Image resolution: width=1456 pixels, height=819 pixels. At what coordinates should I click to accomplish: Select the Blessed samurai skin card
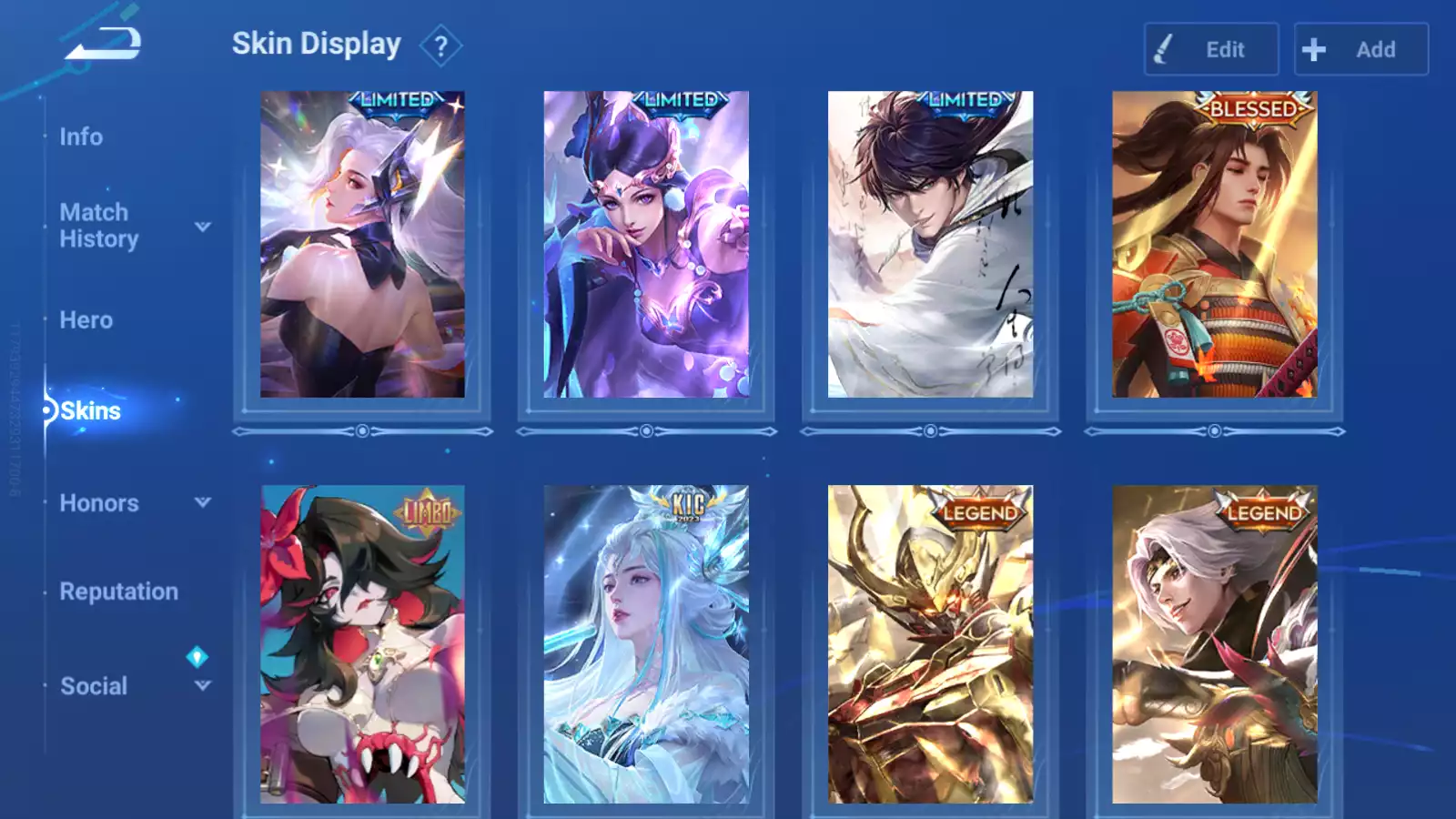pyautogui.click(x=1214, y=244)
